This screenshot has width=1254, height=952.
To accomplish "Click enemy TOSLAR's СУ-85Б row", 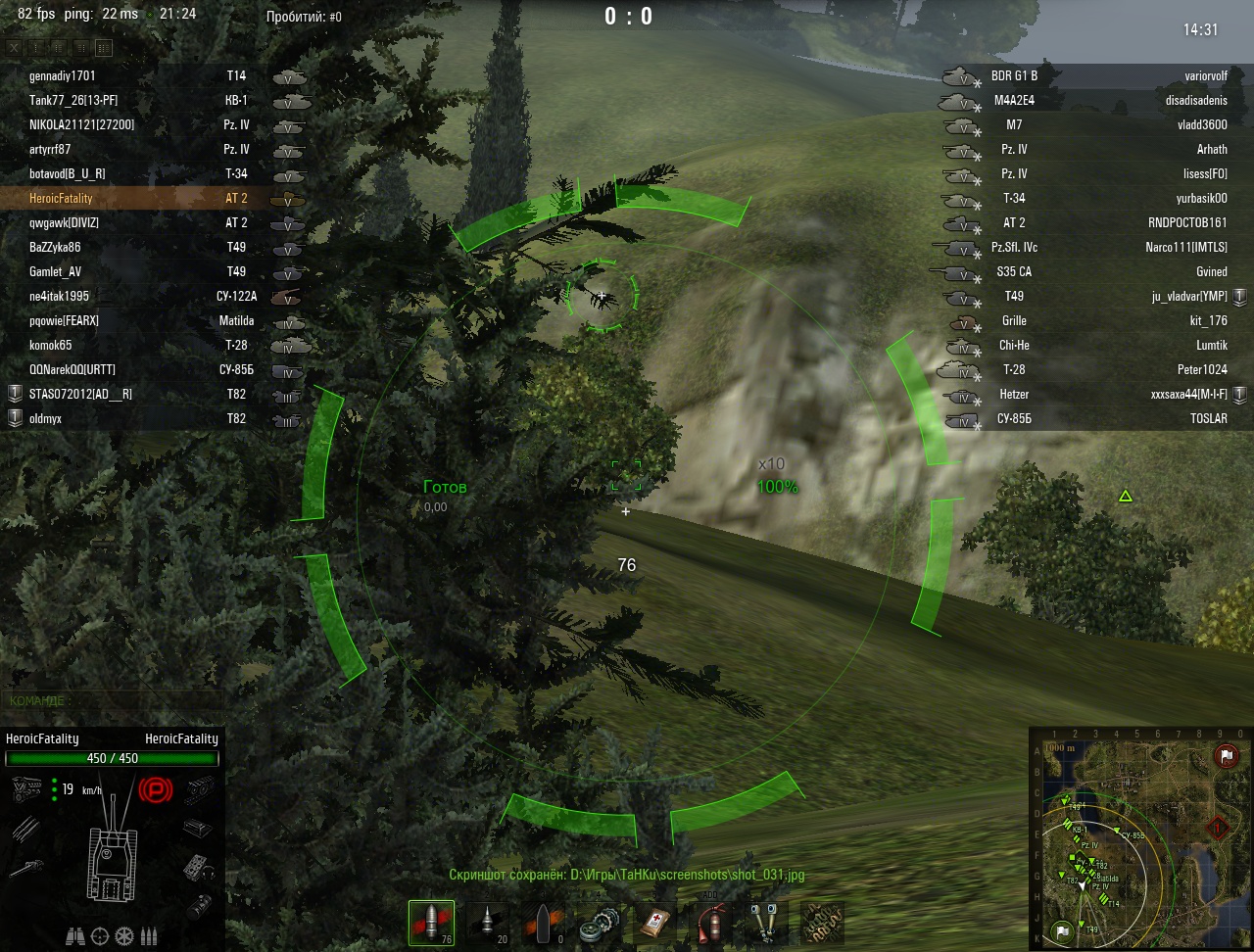I will pos(1087,419).
